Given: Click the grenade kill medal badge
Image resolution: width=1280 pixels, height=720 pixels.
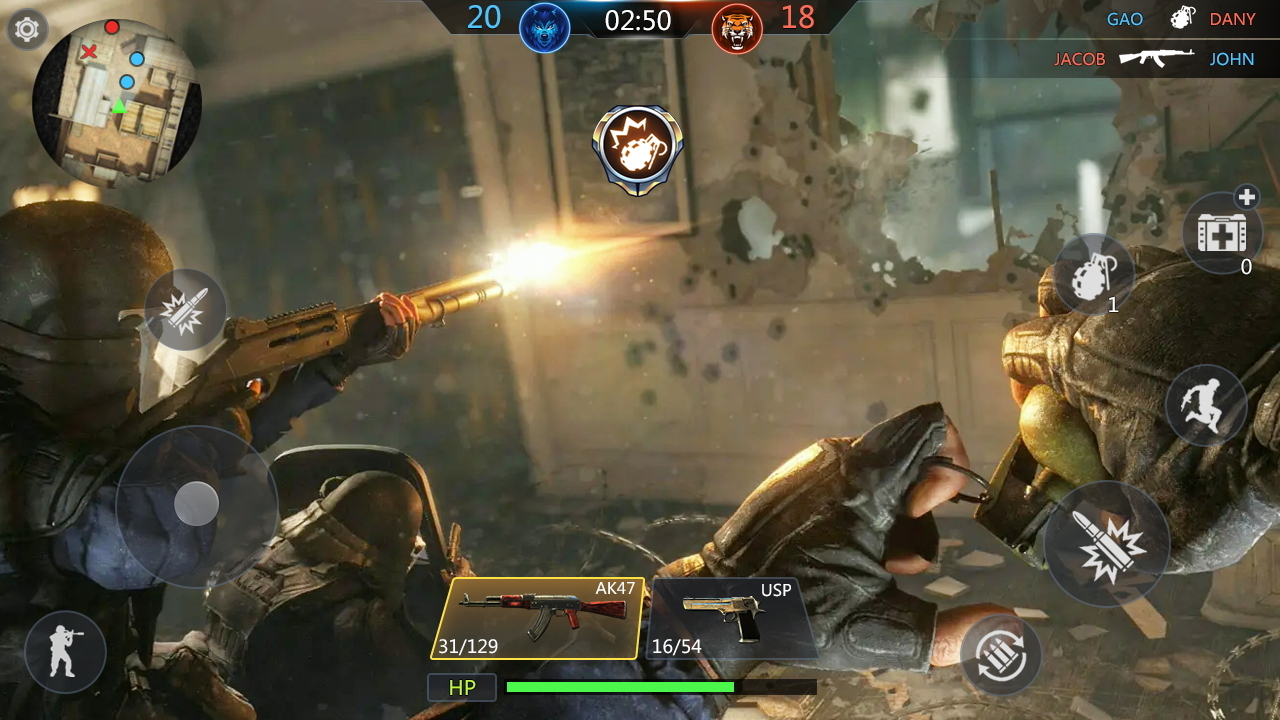Looking at the screenshot, I should [638, 143].
